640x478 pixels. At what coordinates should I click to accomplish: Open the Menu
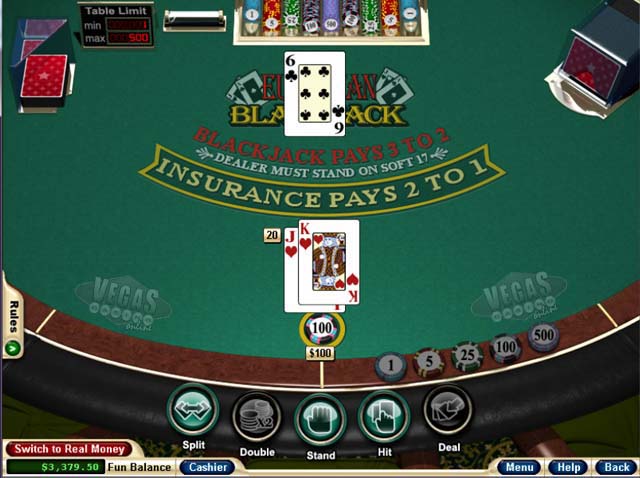pos(519,467)
